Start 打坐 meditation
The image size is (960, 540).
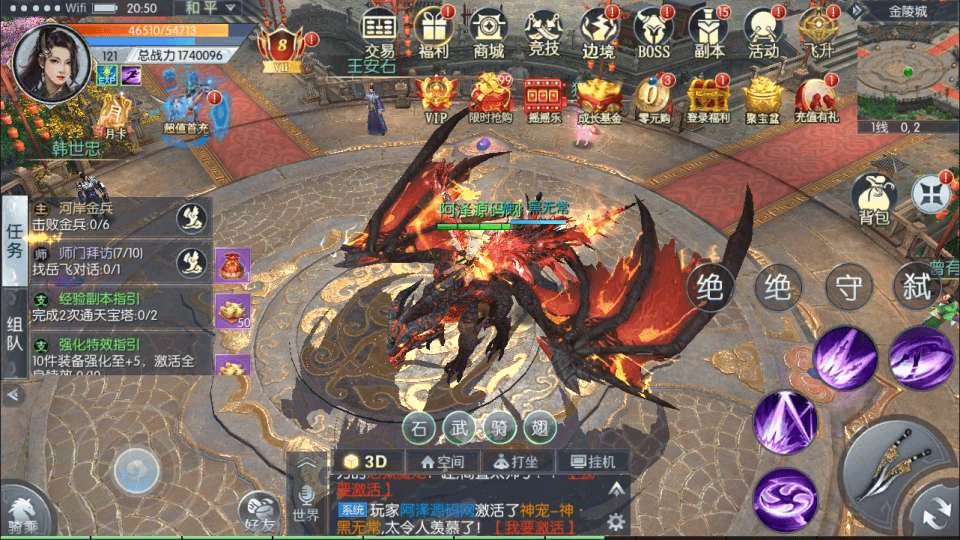coord(511,462)
